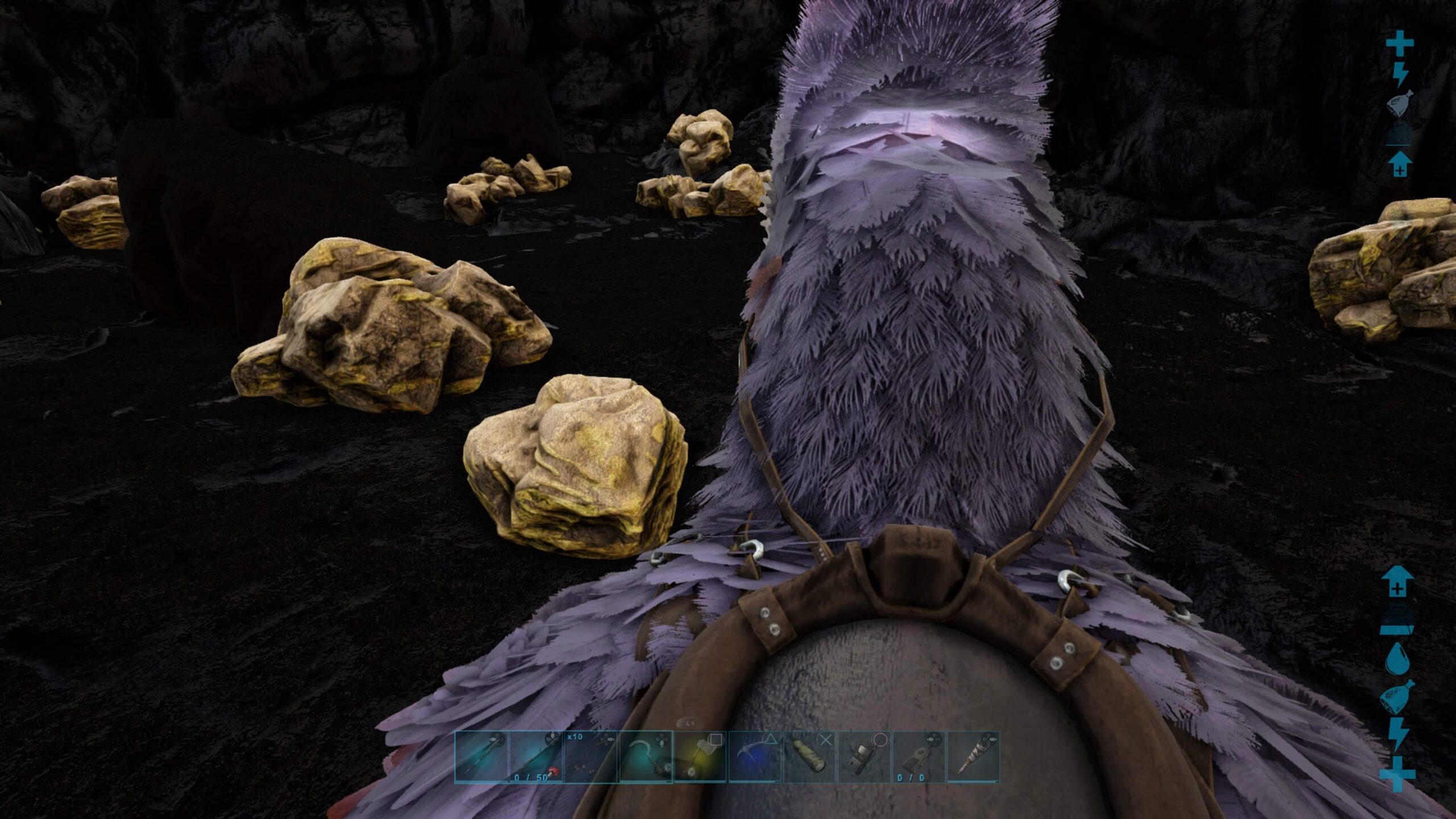The image size is (1456, 819).
Task: Select the pike weapon hotbar slot
Action: [481, 757]
